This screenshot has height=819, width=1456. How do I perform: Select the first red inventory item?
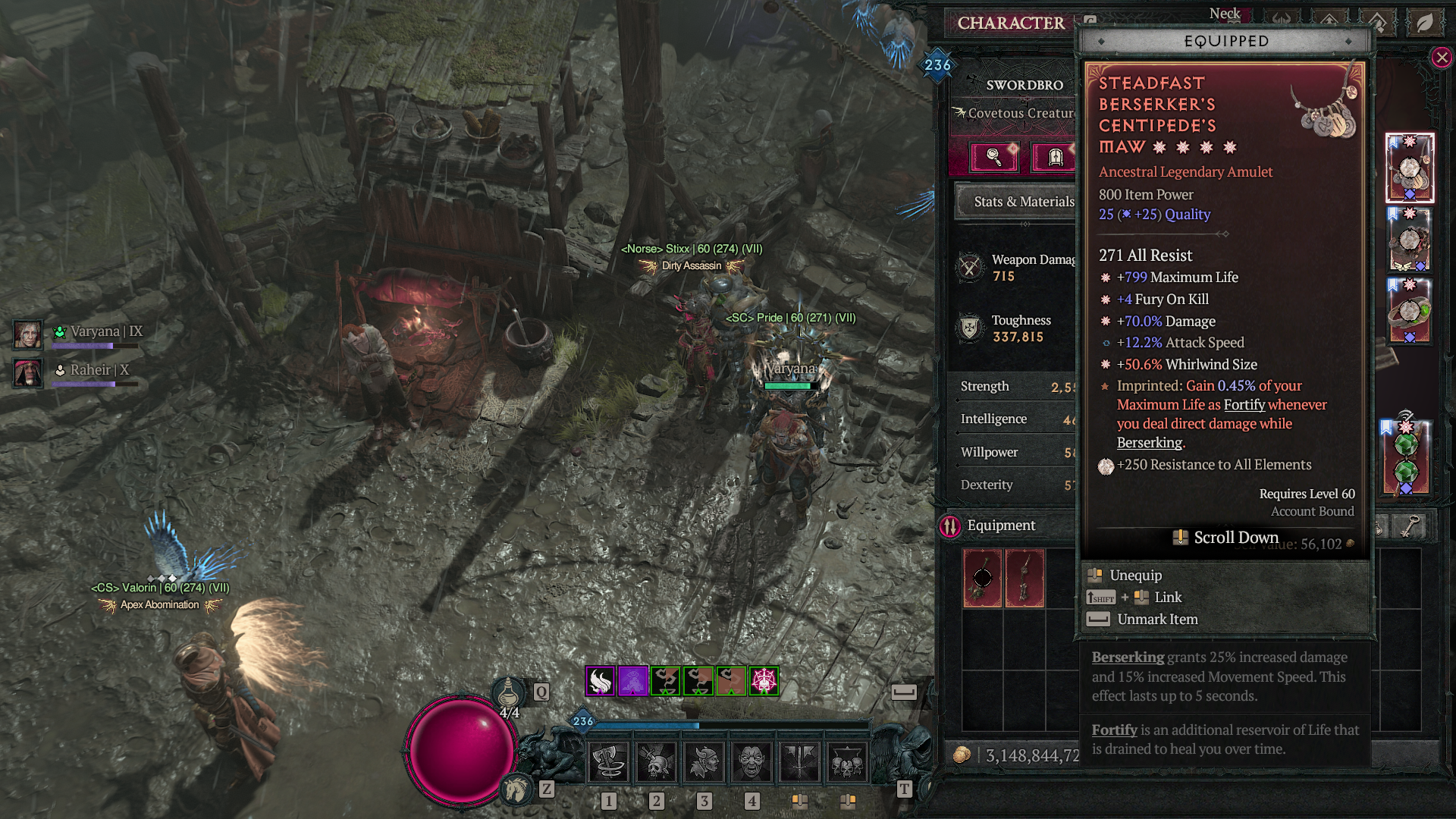pos(982,578)
